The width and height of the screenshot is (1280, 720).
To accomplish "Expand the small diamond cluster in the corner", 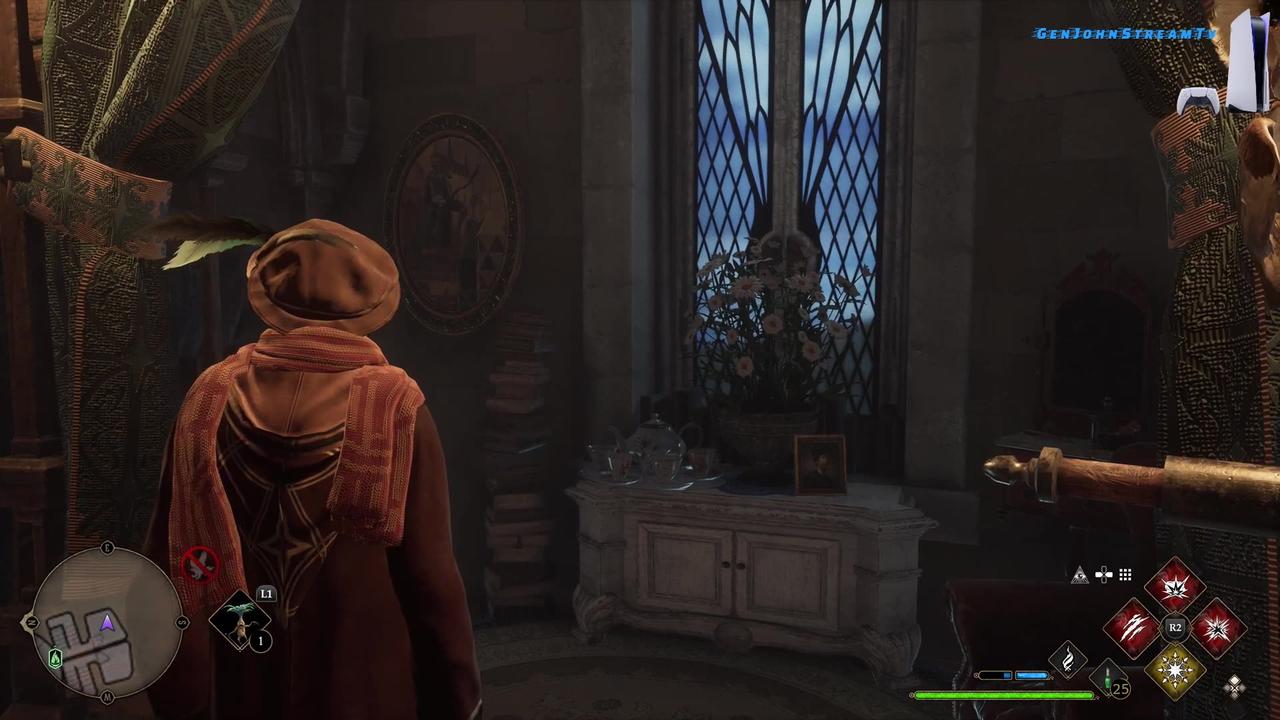I will 1235,685.
